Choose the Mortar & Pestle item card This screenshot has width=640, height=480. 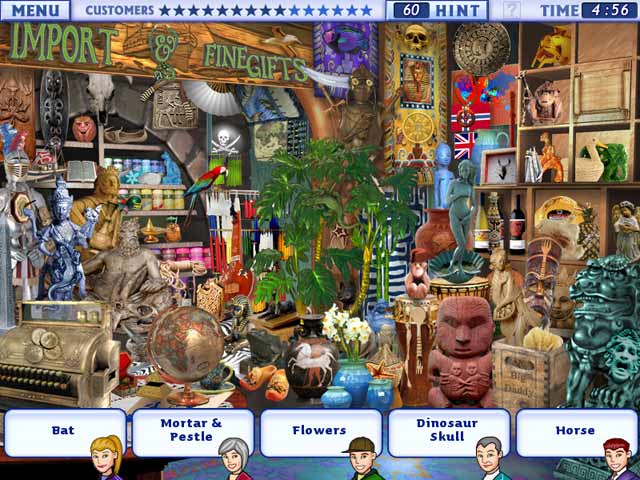coord(191,431)
